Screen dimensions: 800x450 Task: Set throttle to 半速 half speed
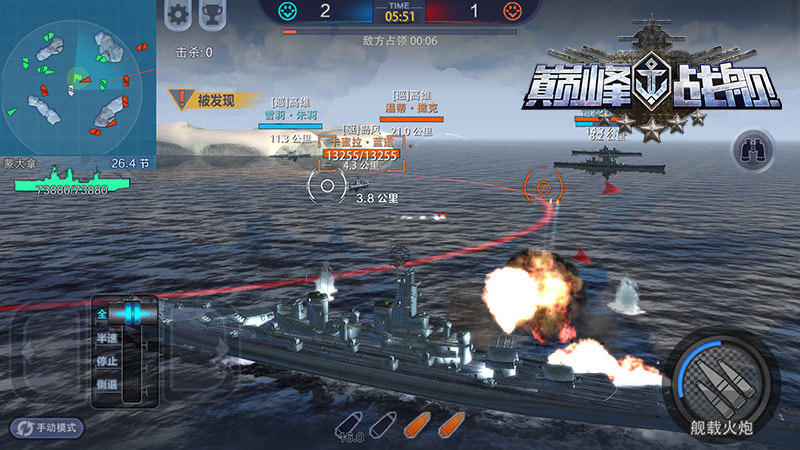click(x=106, y=339)
